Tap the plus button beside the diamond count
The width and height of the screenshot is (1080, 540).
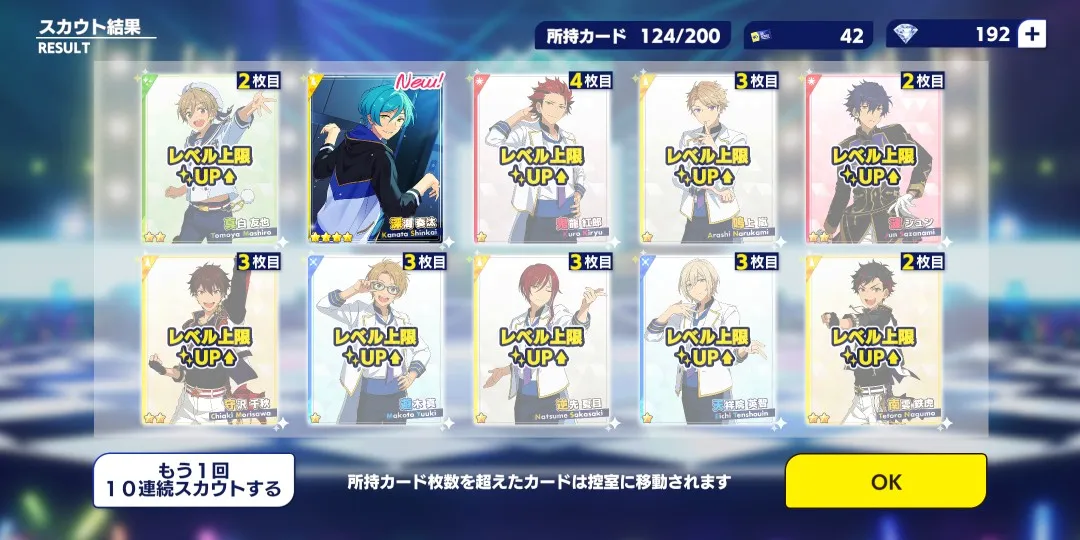coord(1032,34)
